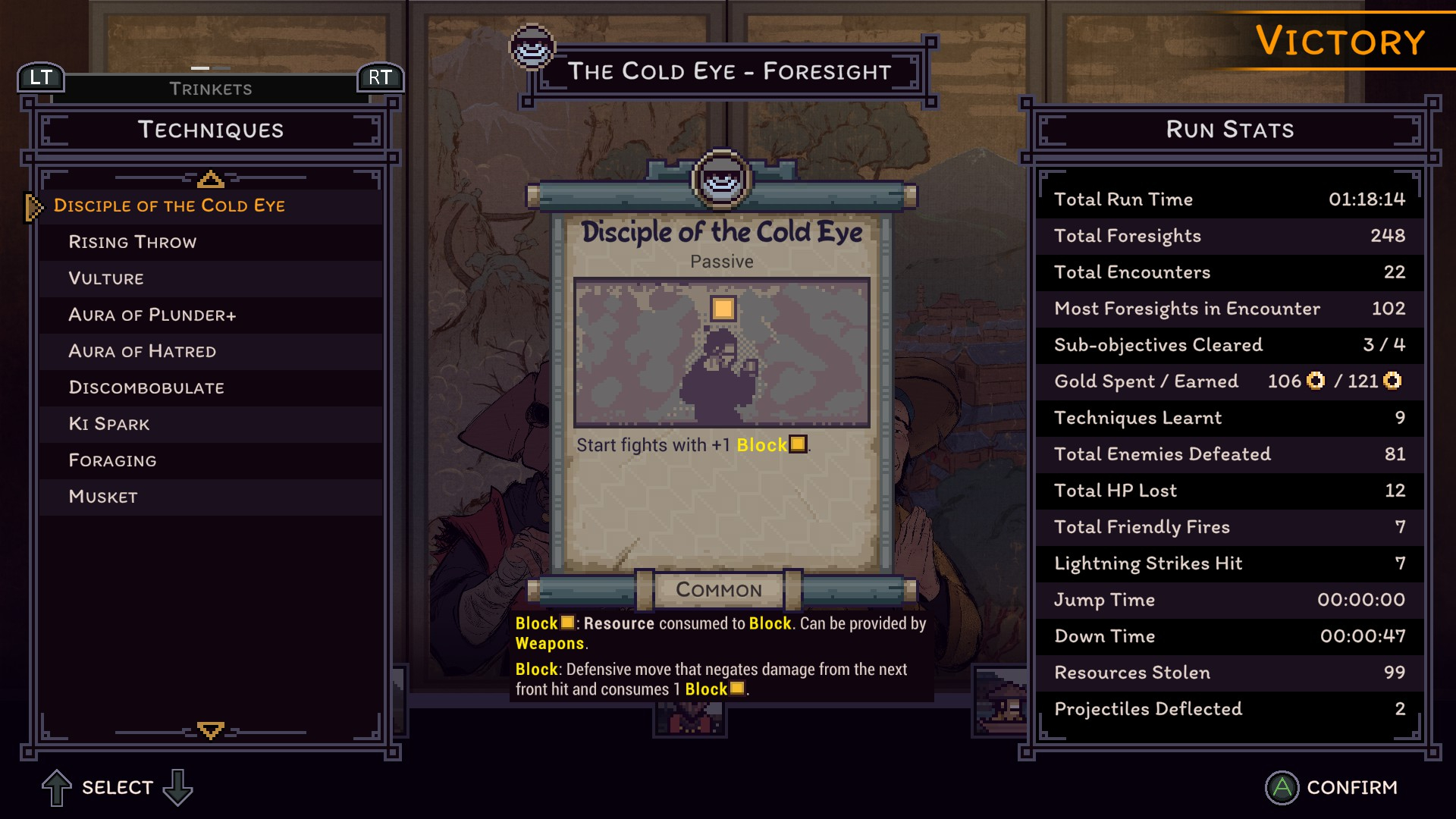Image resolution: width=1456 pixels, height=819 pixels.
Task: Choose the Ki Spark technique
Action: pos(109,424)
